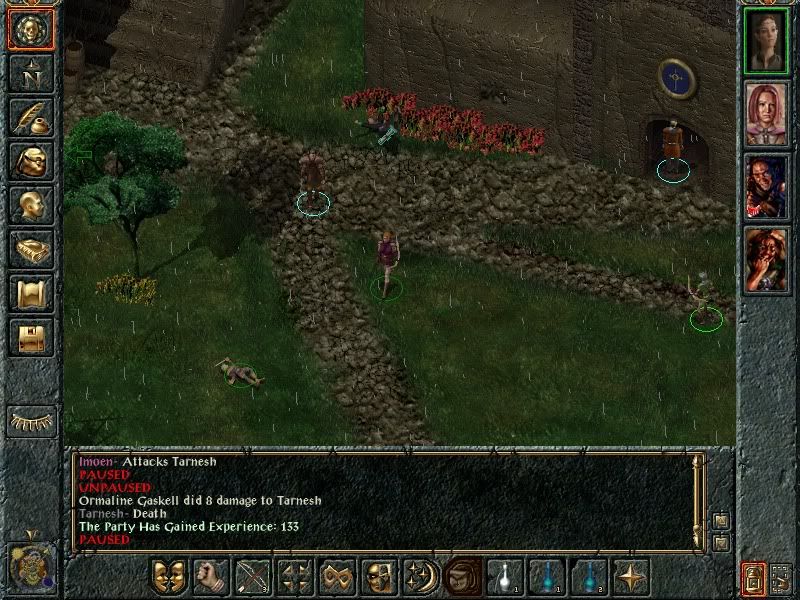Toggle the stealth hooded figure ability
Viewport: 800px width, 600px height.
pos(462,577)
